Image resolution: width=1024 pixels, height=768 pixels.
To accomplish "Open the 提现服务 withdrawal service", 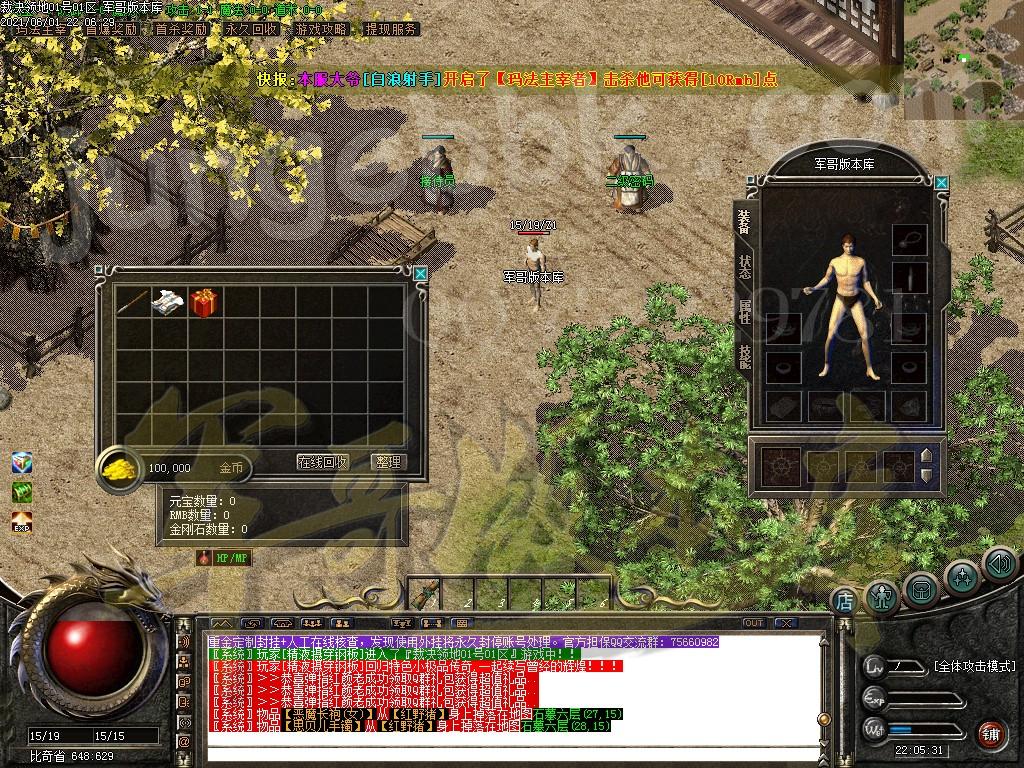I will [391, 29].
